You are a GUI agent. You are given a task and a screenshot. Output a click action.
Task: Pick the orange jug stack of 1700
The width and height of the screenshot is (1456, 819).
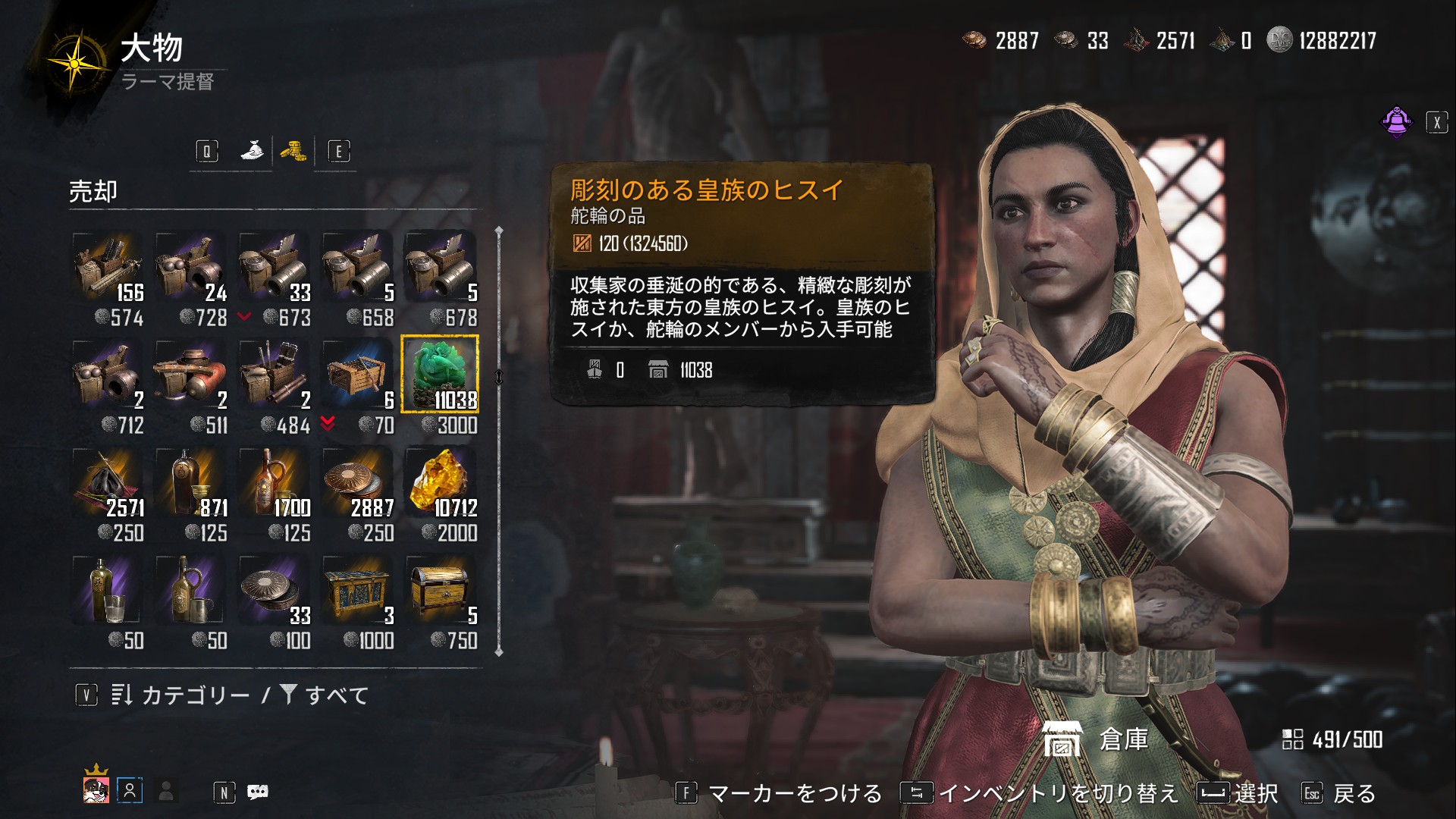[x=273, y=482]
